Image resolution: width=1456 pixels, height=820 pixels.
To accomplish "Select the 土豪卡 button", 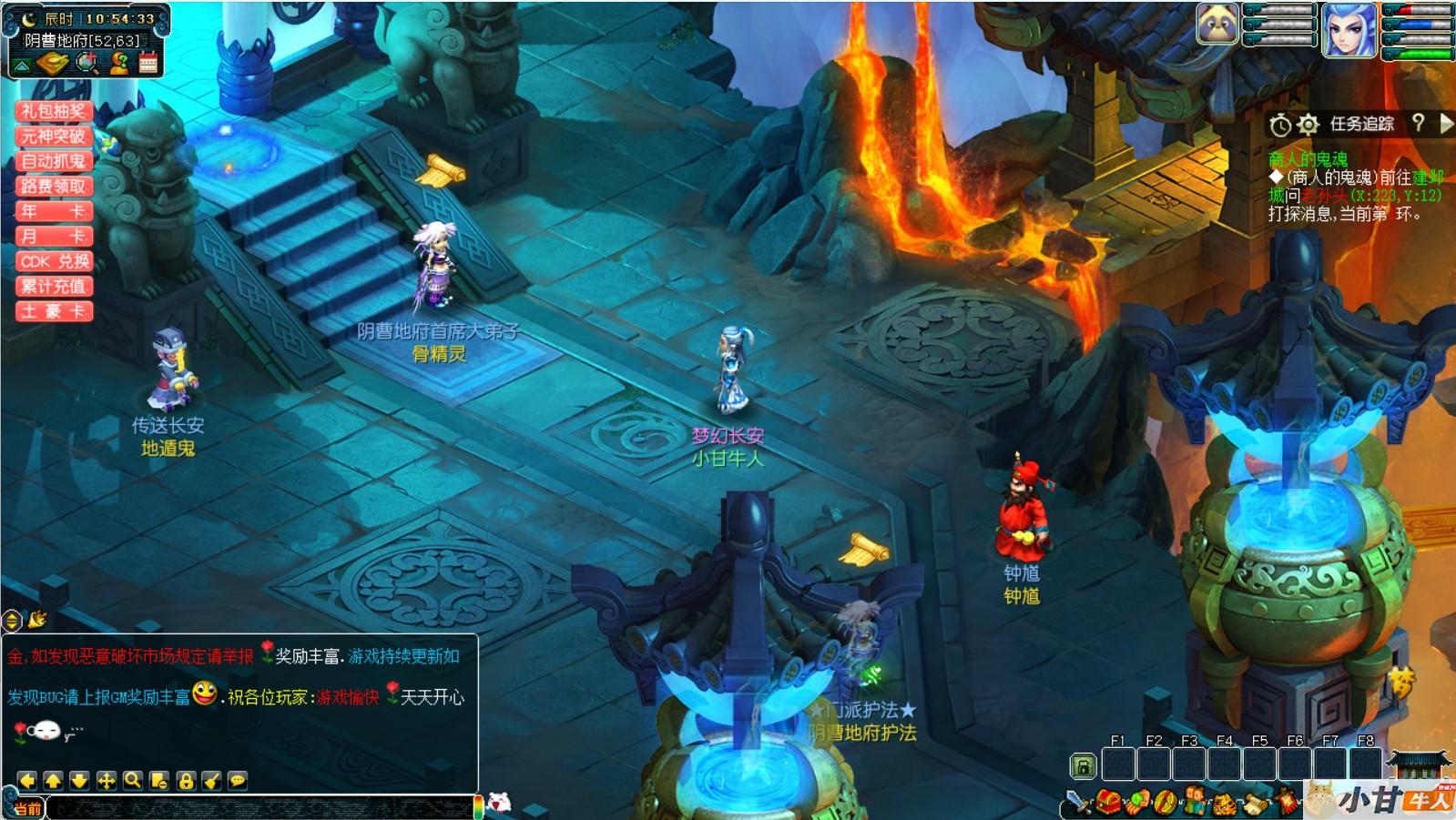I will [54, 311].
